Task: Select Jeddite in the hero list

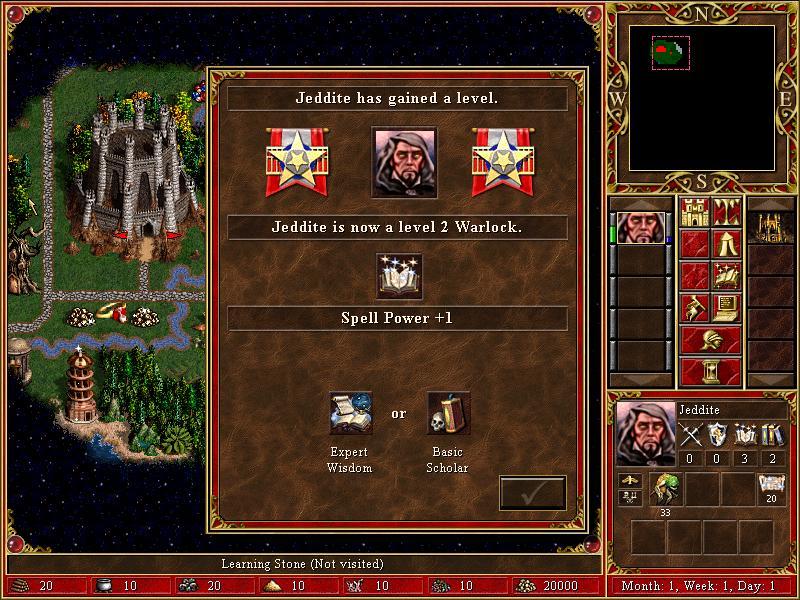Action: pos(640,227)
